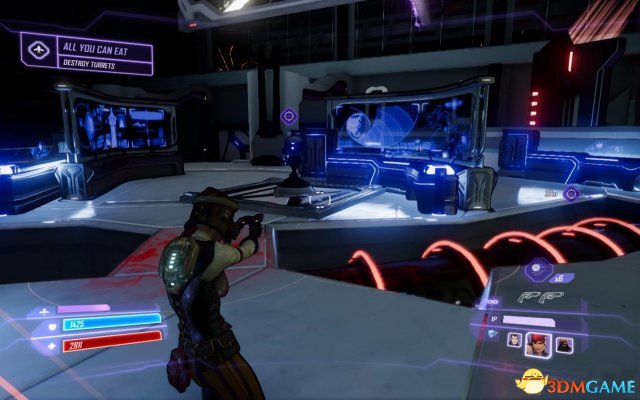Activate the hexagonal gadget ability icon

[x=535, y=268]
